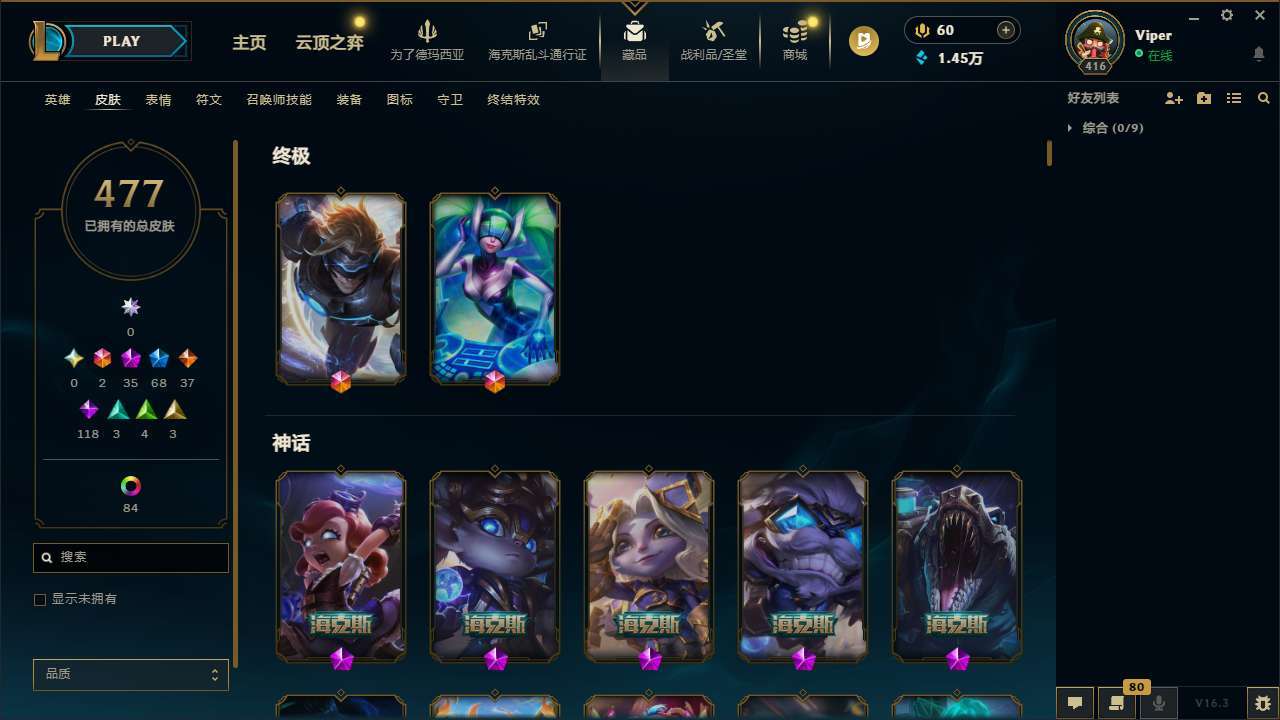The height and width of the screenshot is (720, 1280).
Task: Open the missions journal icon showing 80
Action: pyautogui.click(x=1117, y=703)
